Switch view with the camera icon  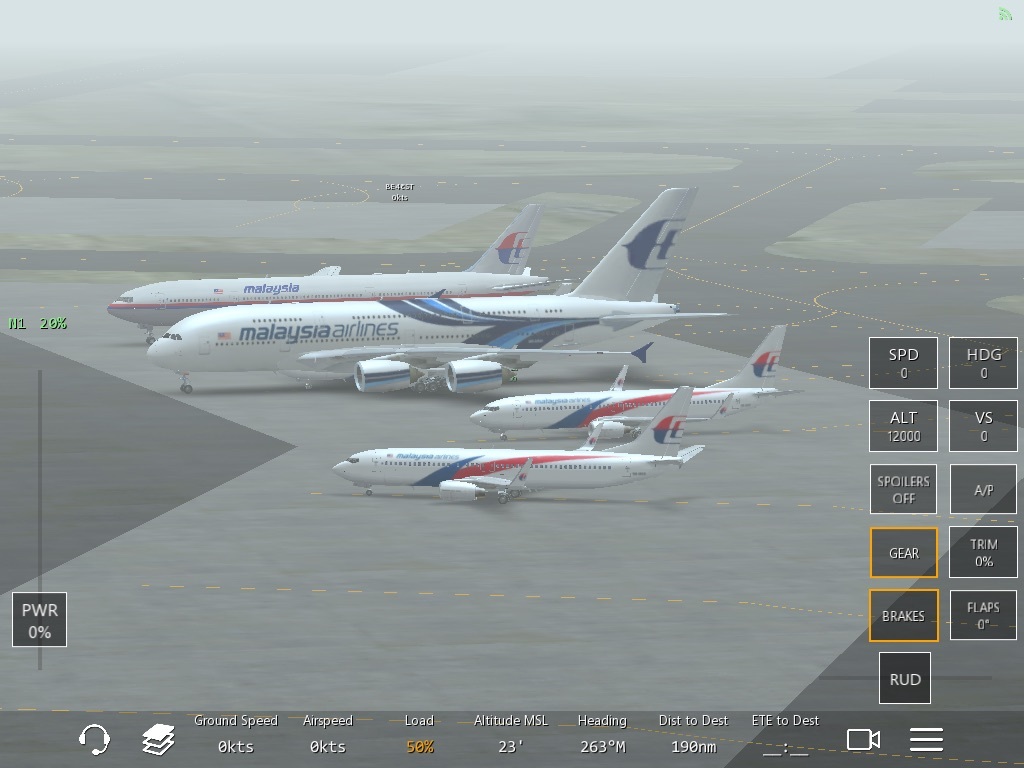(863, 740)
